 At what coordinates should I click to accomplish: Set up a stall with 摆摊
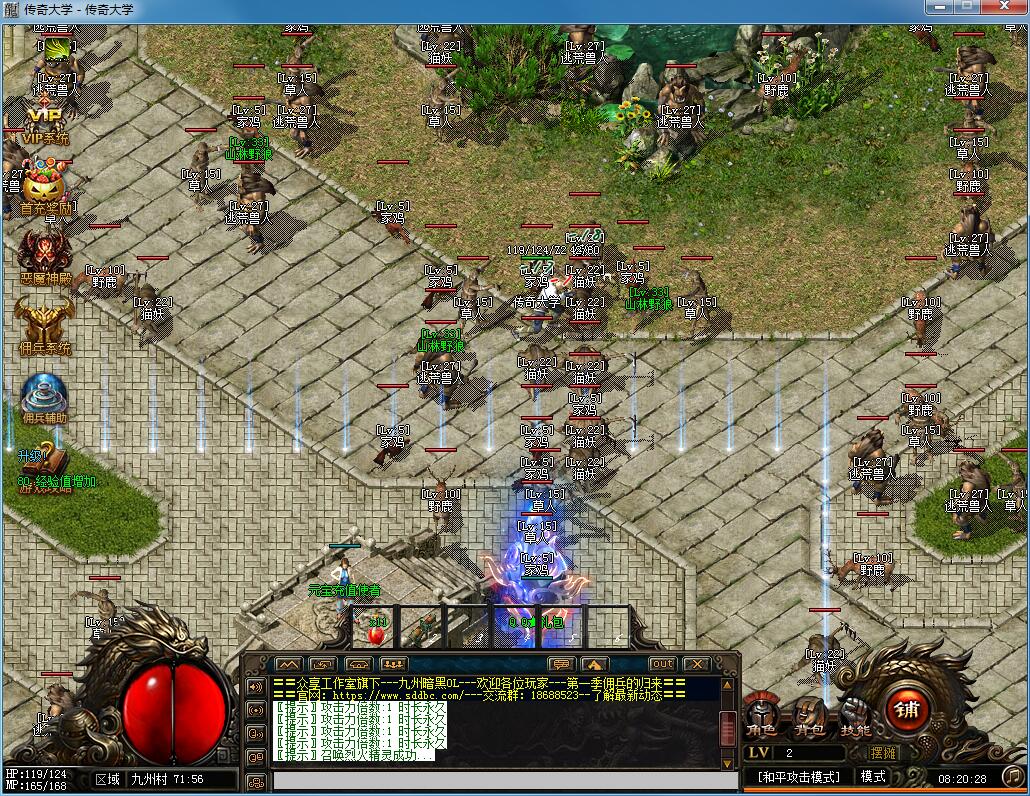point(883,753)
